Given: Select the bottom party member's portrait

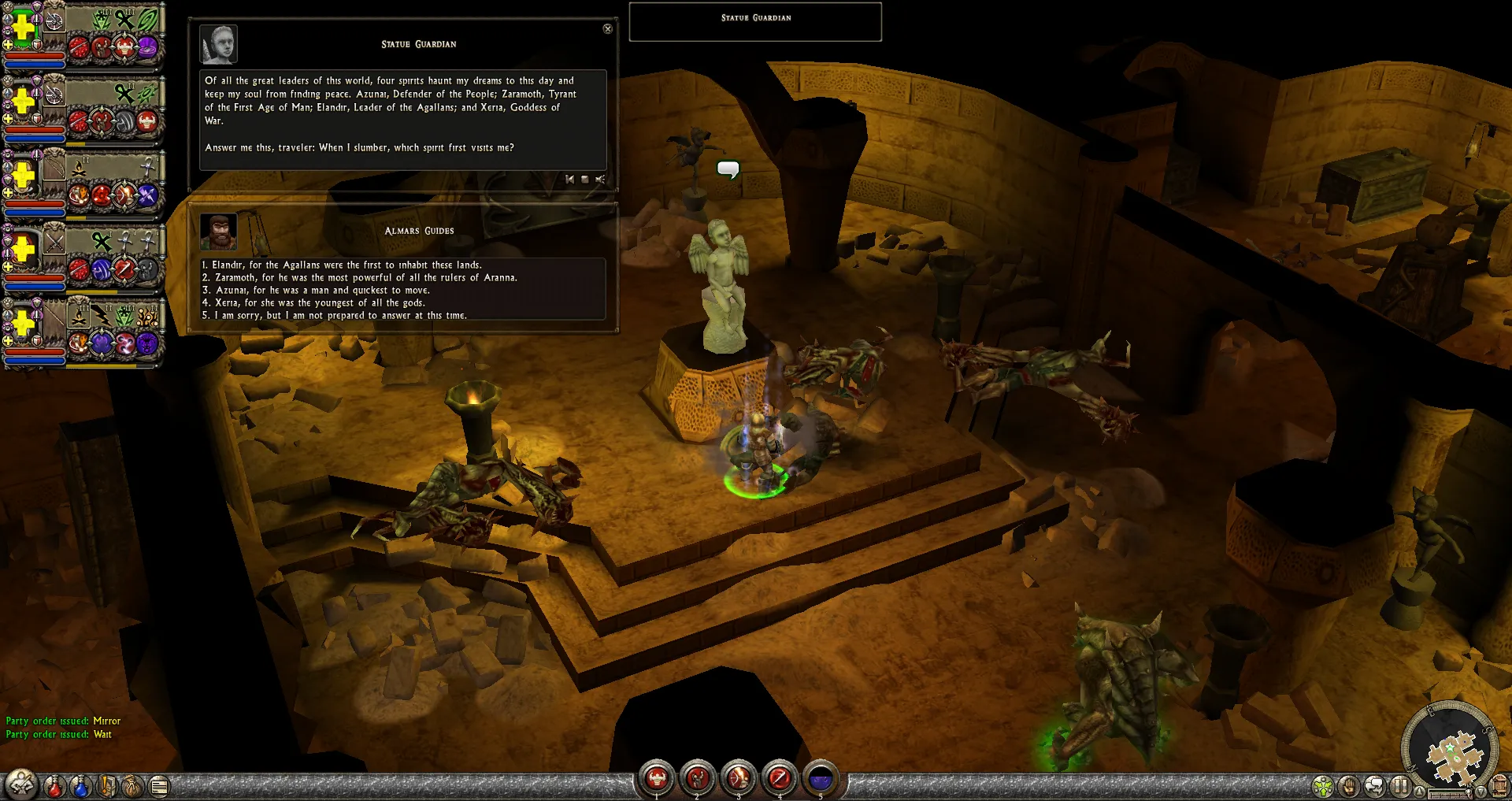Looking at the screenshot, I should 24,323.
